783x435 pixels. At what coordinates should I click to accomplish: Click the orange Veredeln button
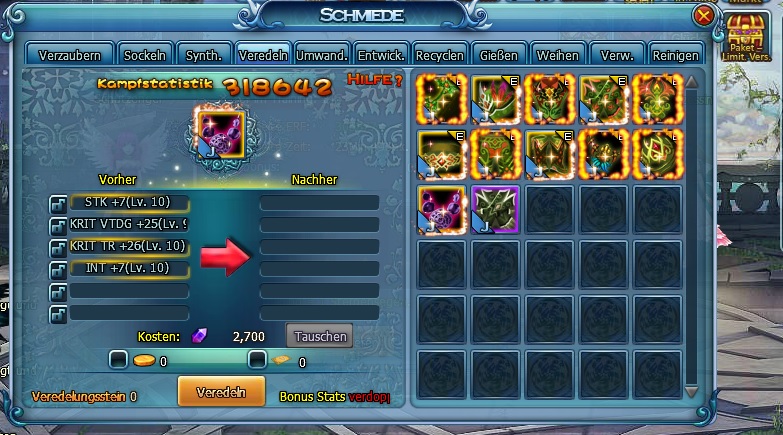221,390
